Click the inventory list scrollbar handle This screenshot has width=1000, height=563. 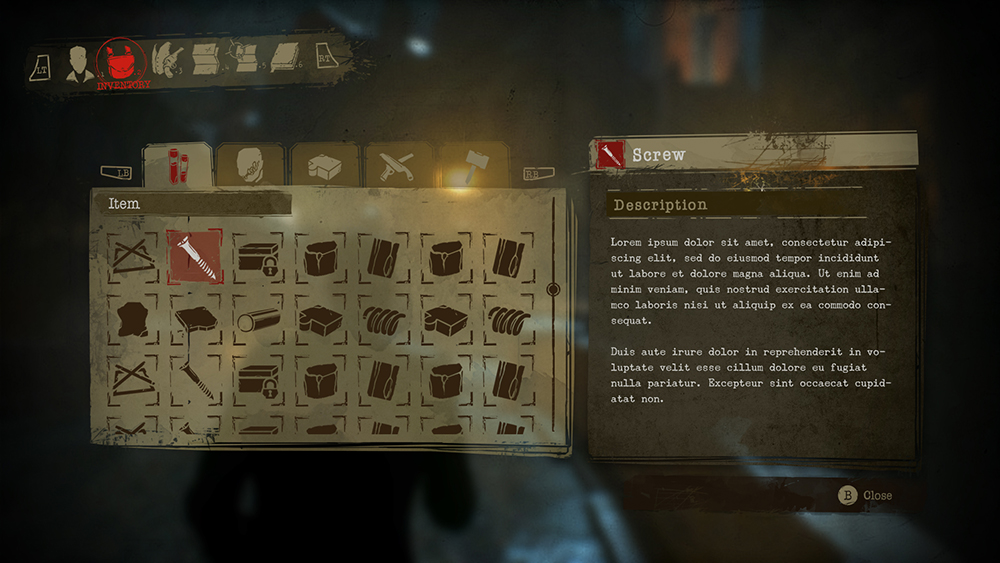point(553,290)
